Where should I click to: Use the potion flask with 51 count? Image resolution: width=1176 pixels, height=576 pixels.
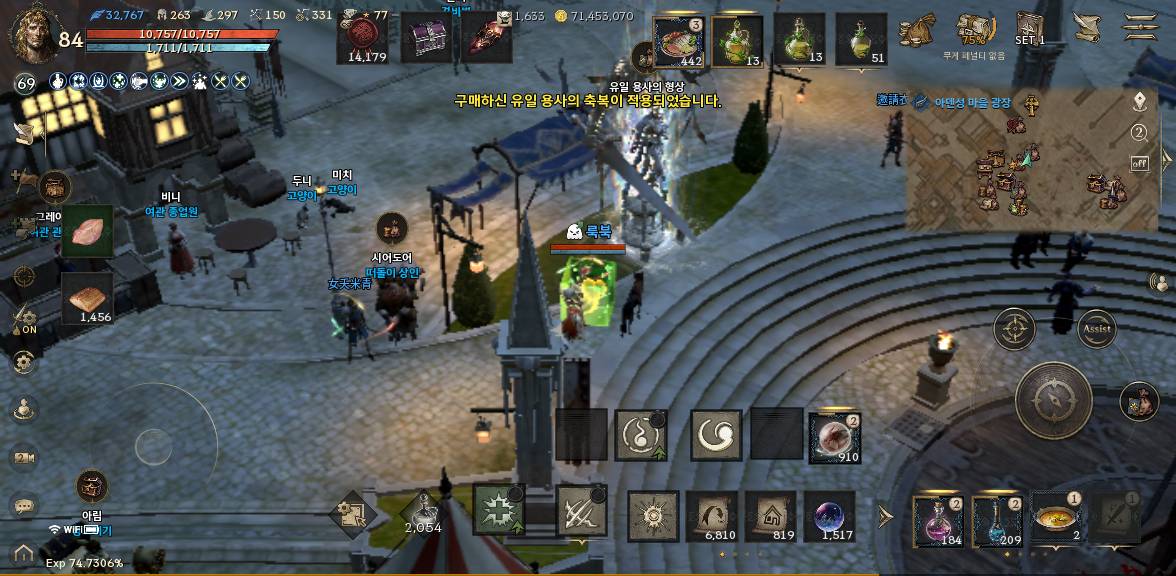(861, 41)
